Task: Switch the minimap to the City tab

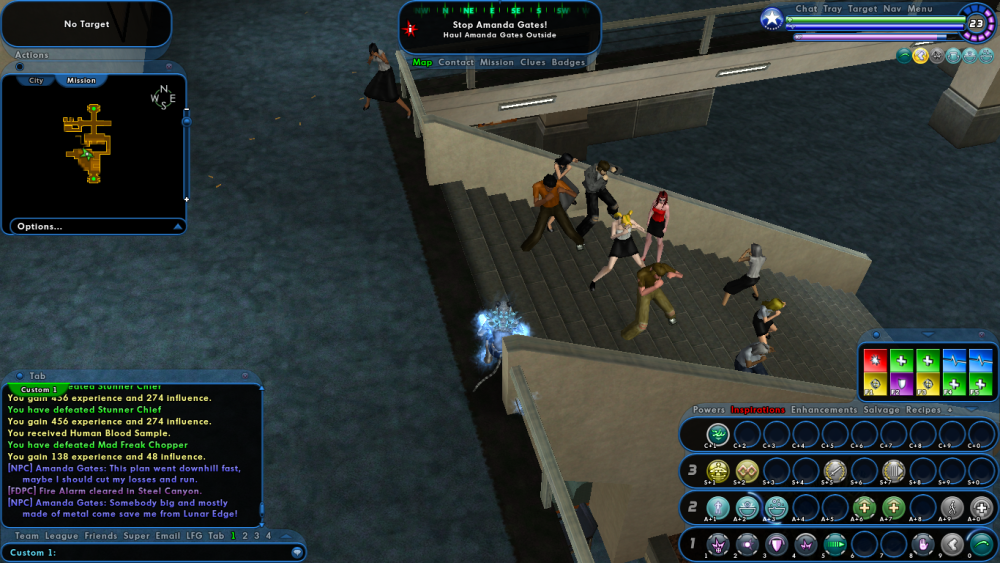Action: click(x=36, y=81)
